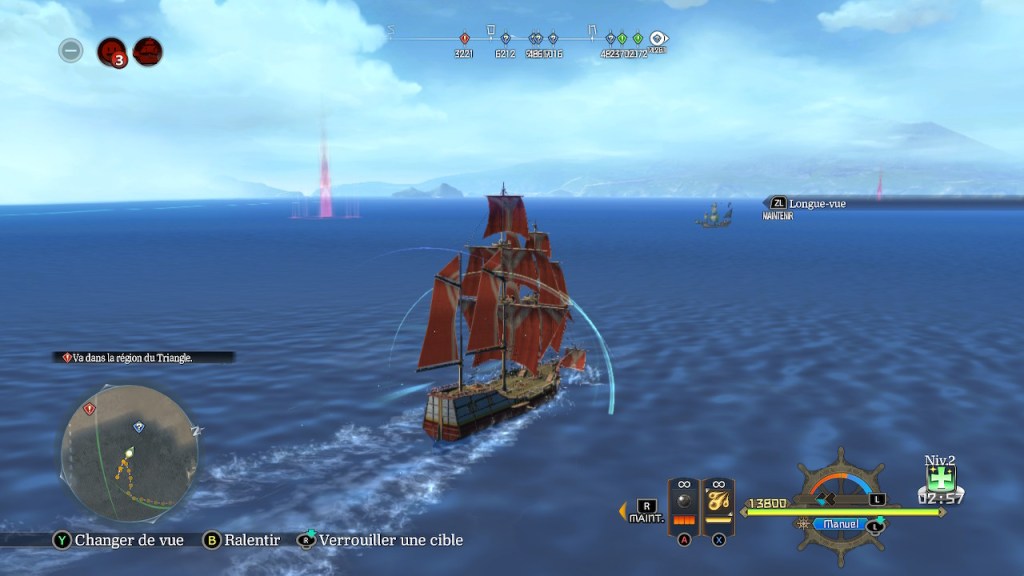Screen dimensions: 1024x576
Task: Toggle the Manuel sailing mode label
Action: [x=838, y=523]
